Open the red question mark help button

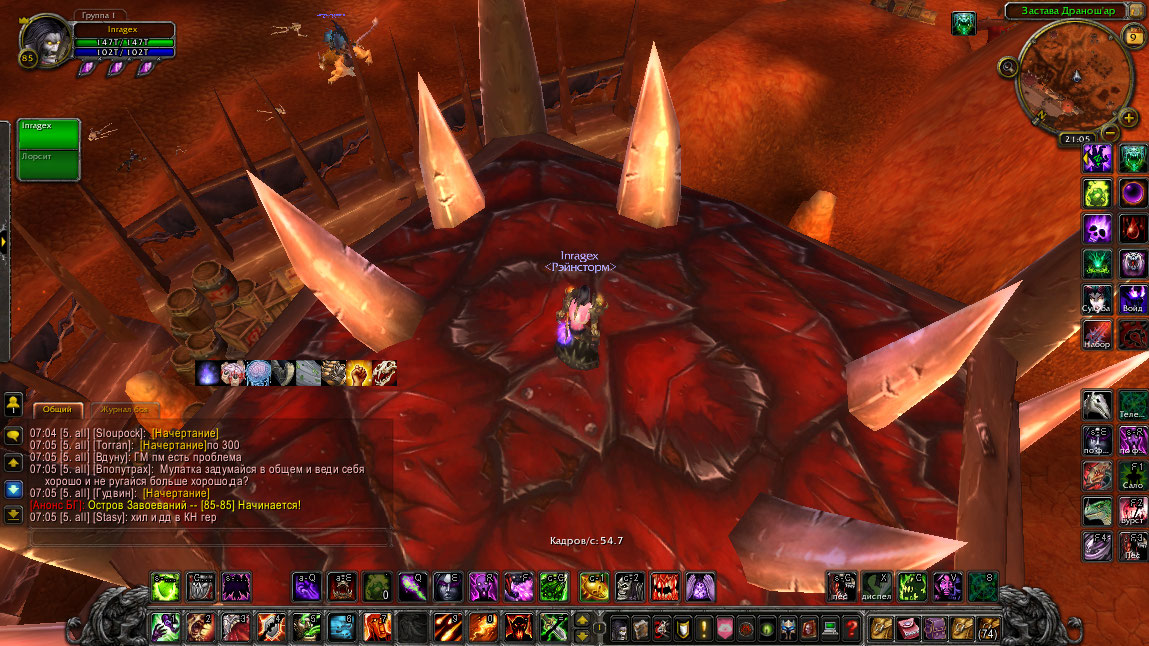point(851,628)
